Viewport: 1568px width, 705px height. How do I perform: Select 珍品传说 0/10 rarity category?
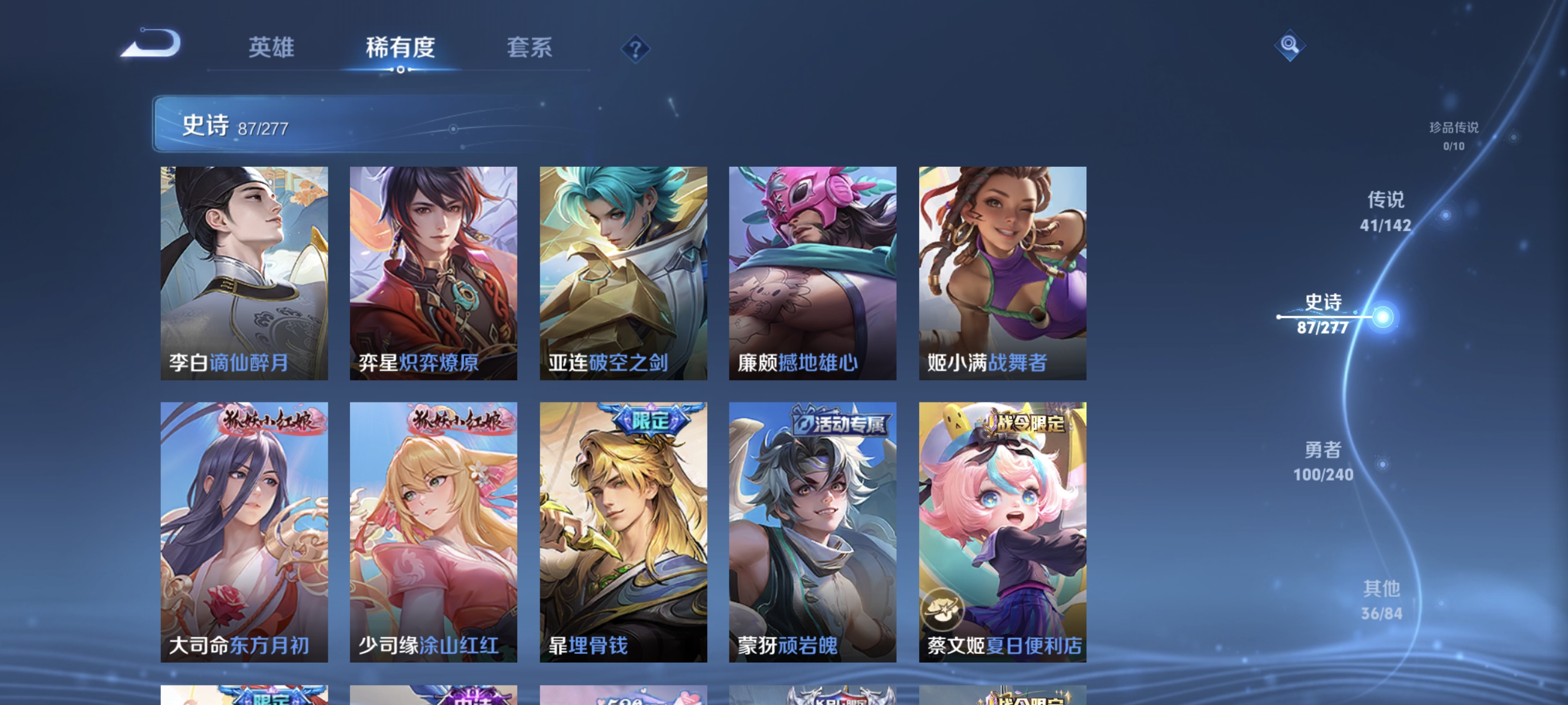1453,136
